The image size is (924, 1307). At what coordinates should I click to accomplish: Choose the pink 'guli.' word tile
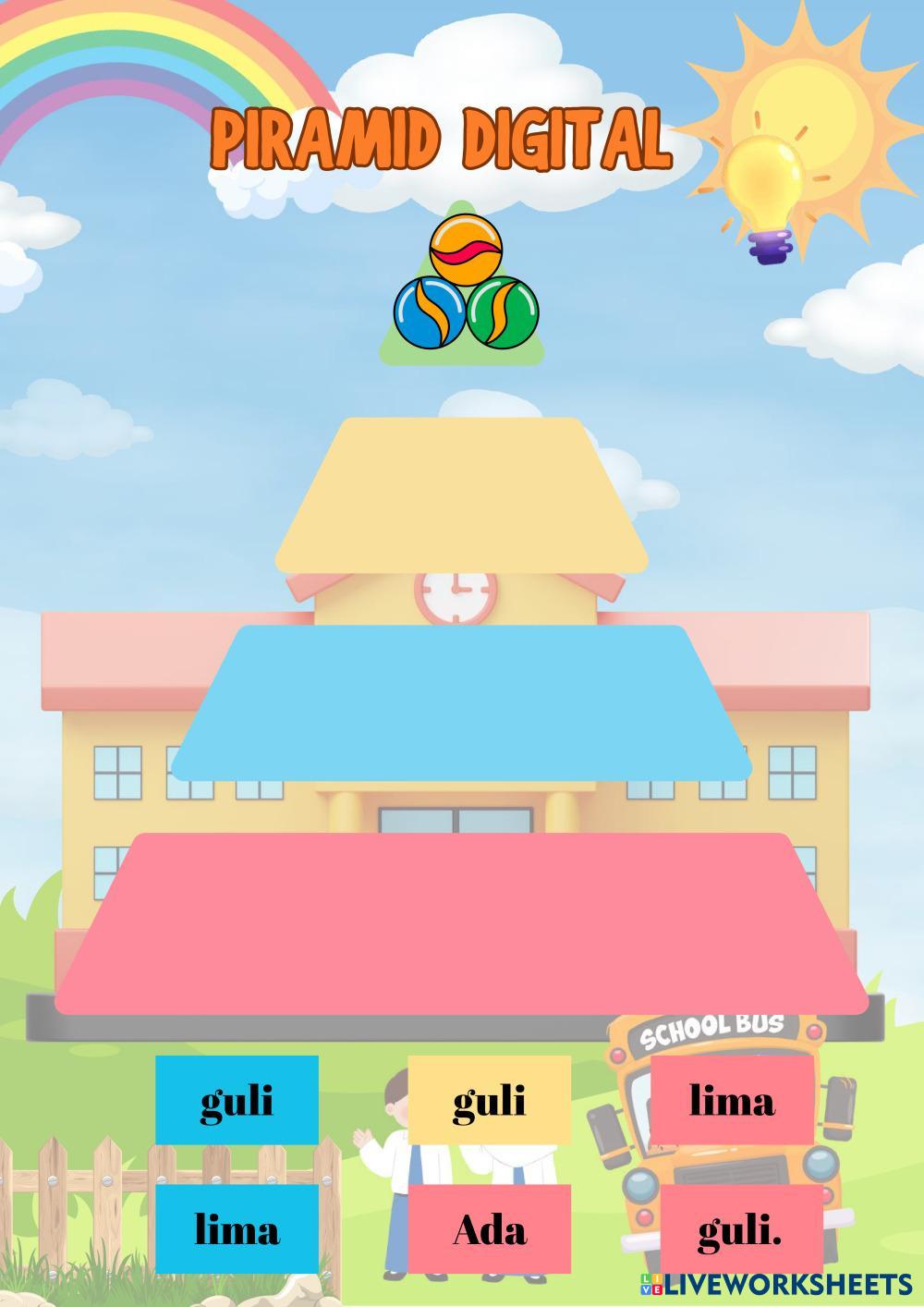(740, 1229)
